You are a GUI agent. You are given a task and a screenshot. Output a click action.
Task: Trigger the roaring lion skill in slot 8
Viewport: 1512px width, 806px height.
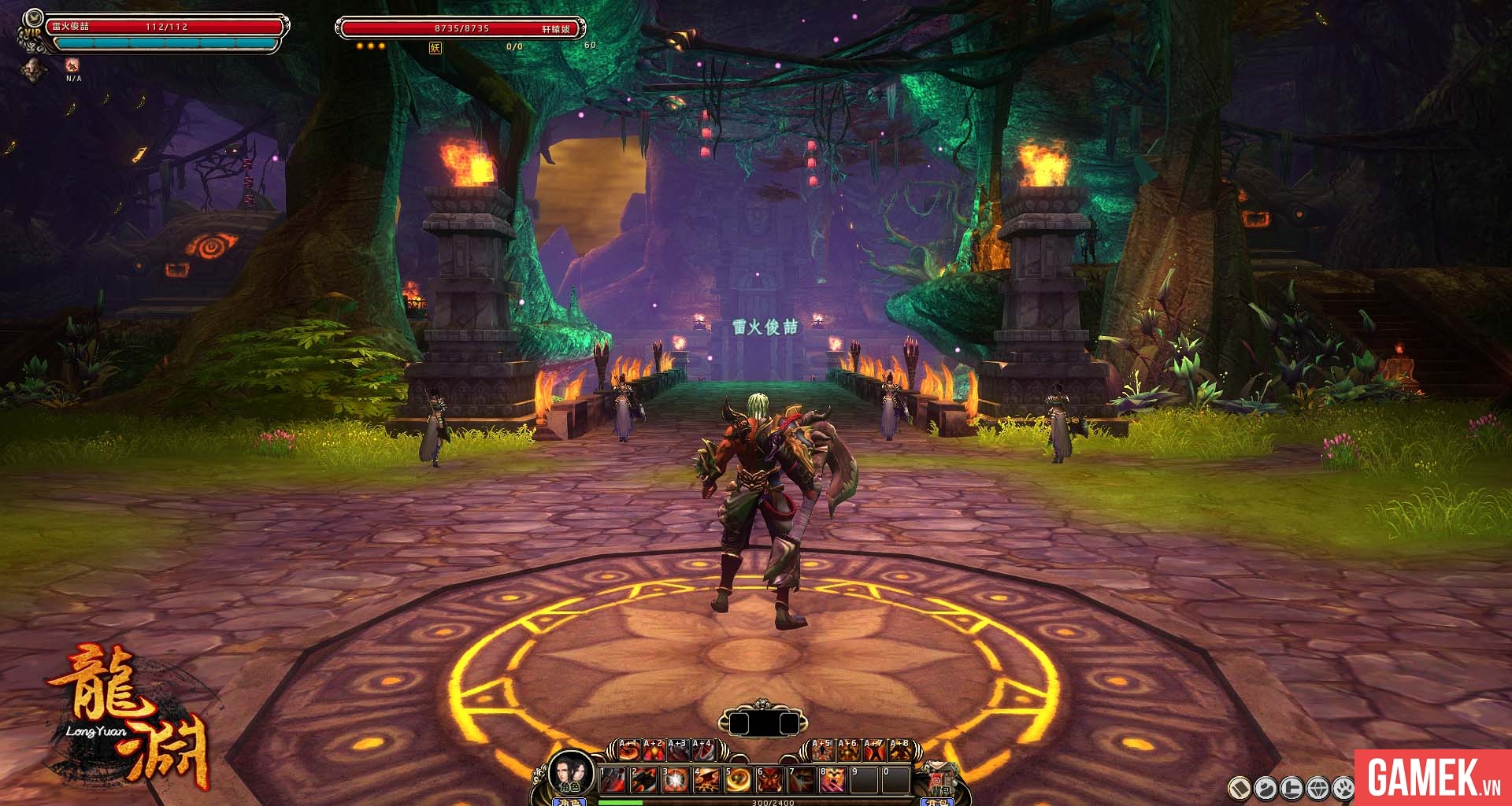[x=832, y=781]
